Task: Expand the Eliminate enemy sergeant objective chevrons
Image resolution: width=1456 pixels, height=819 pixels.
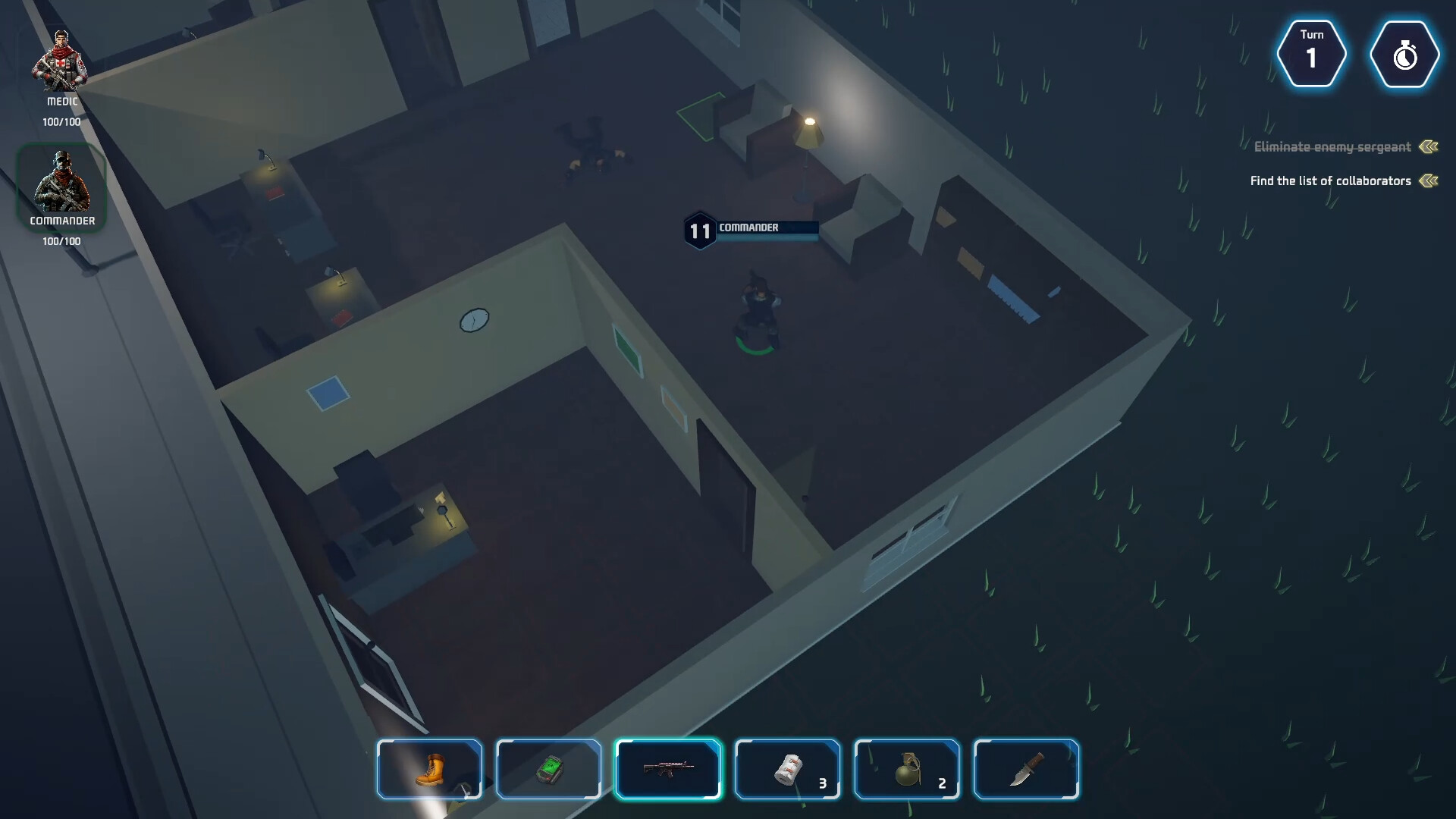Action: (x=1429, y=147)
